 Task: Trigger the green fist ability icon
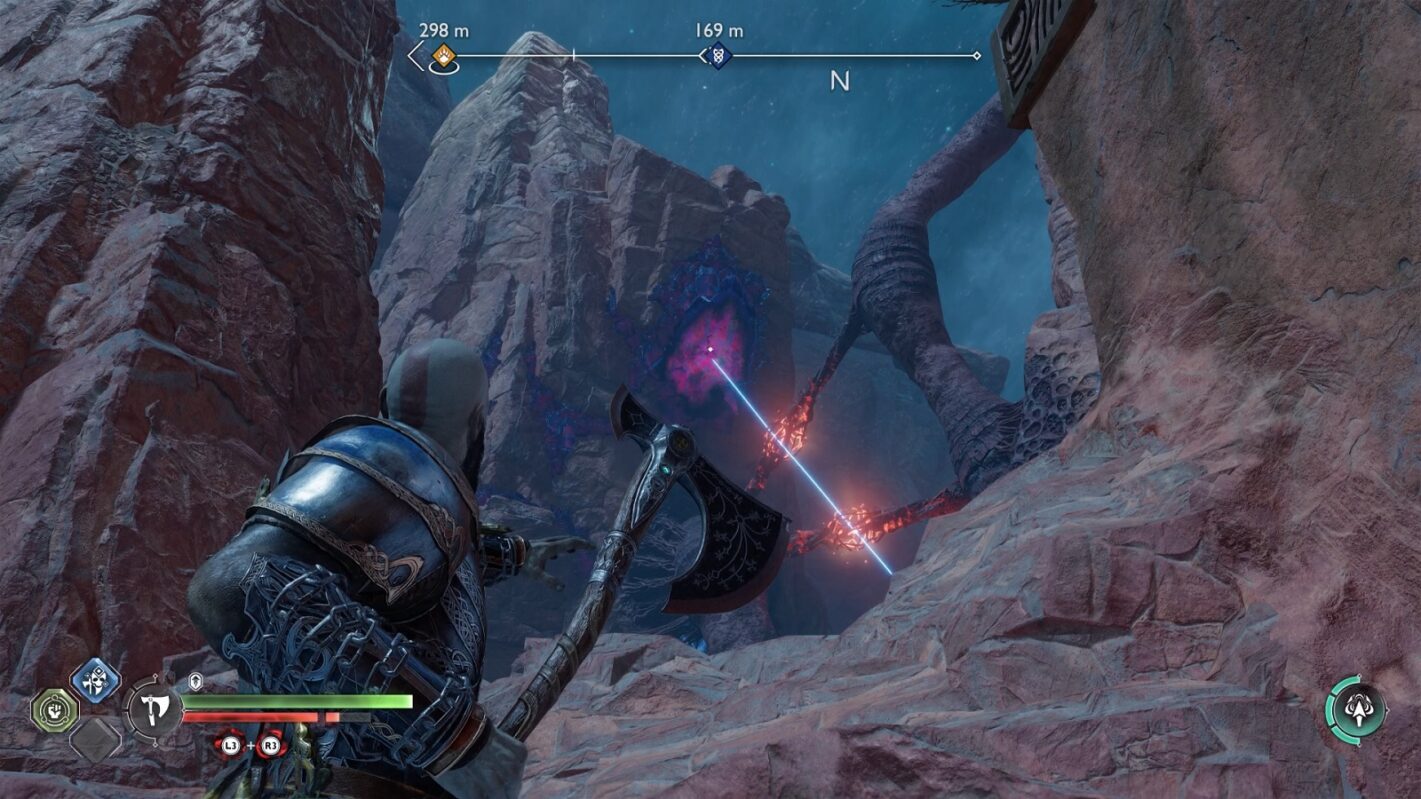54,709
